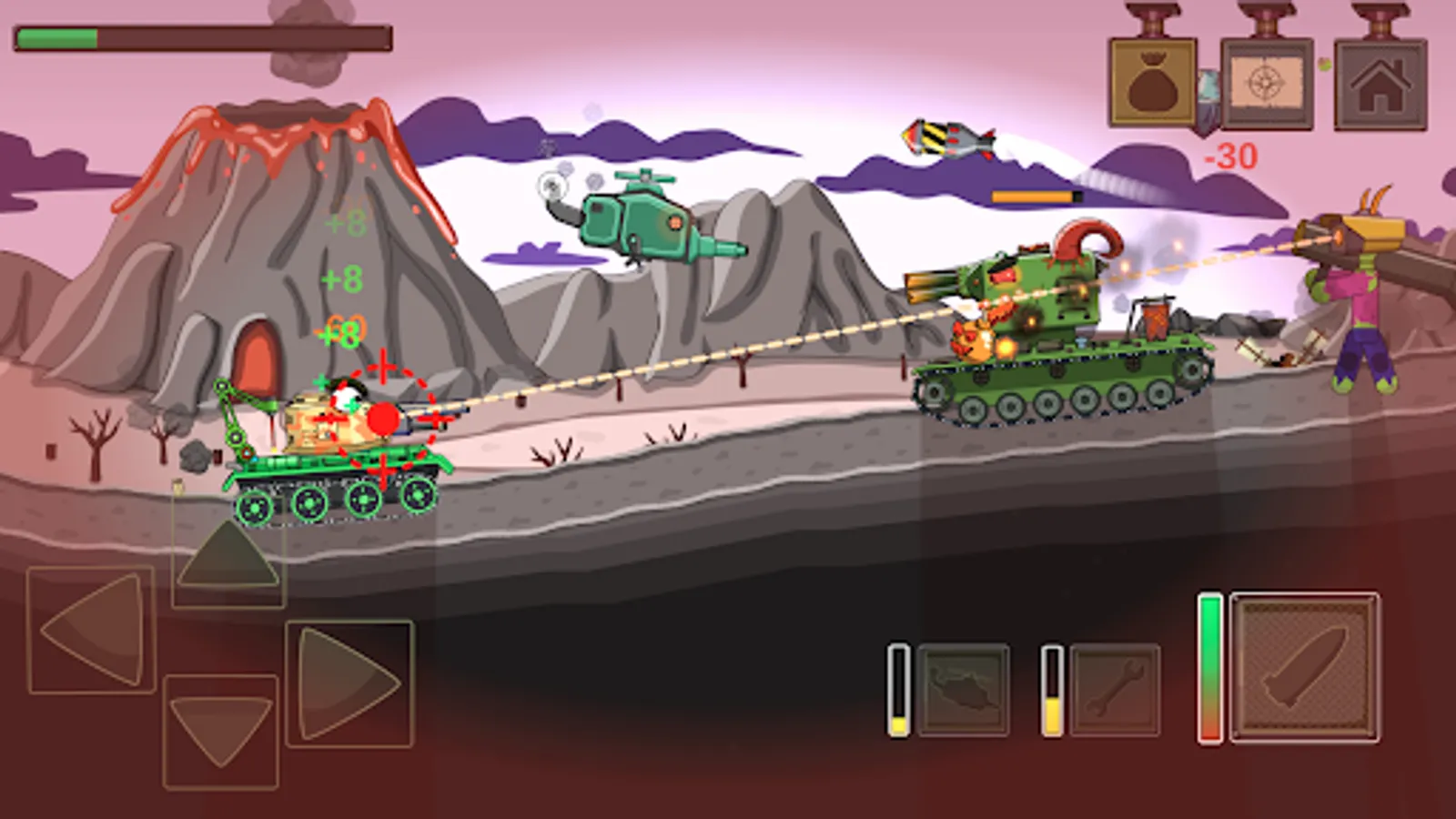The width and height of the screenshot is (1456, 819).
Task: Select the house icon to exit battle
Action: (x=1377, y=82)
